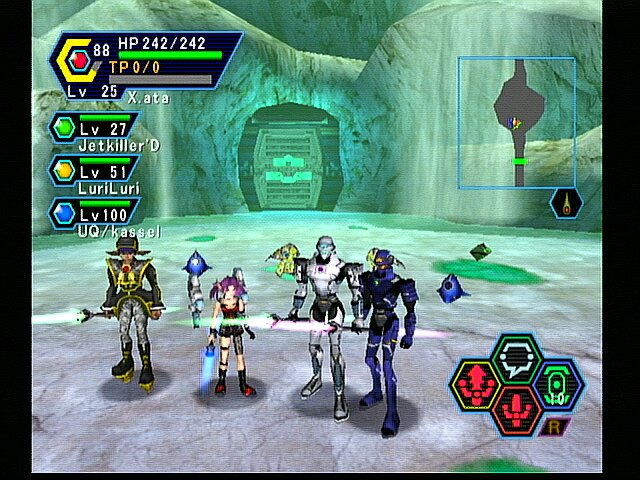Click X.ata's red section ID badge
The image size is (640, 480).
click(x=80, y=62)
